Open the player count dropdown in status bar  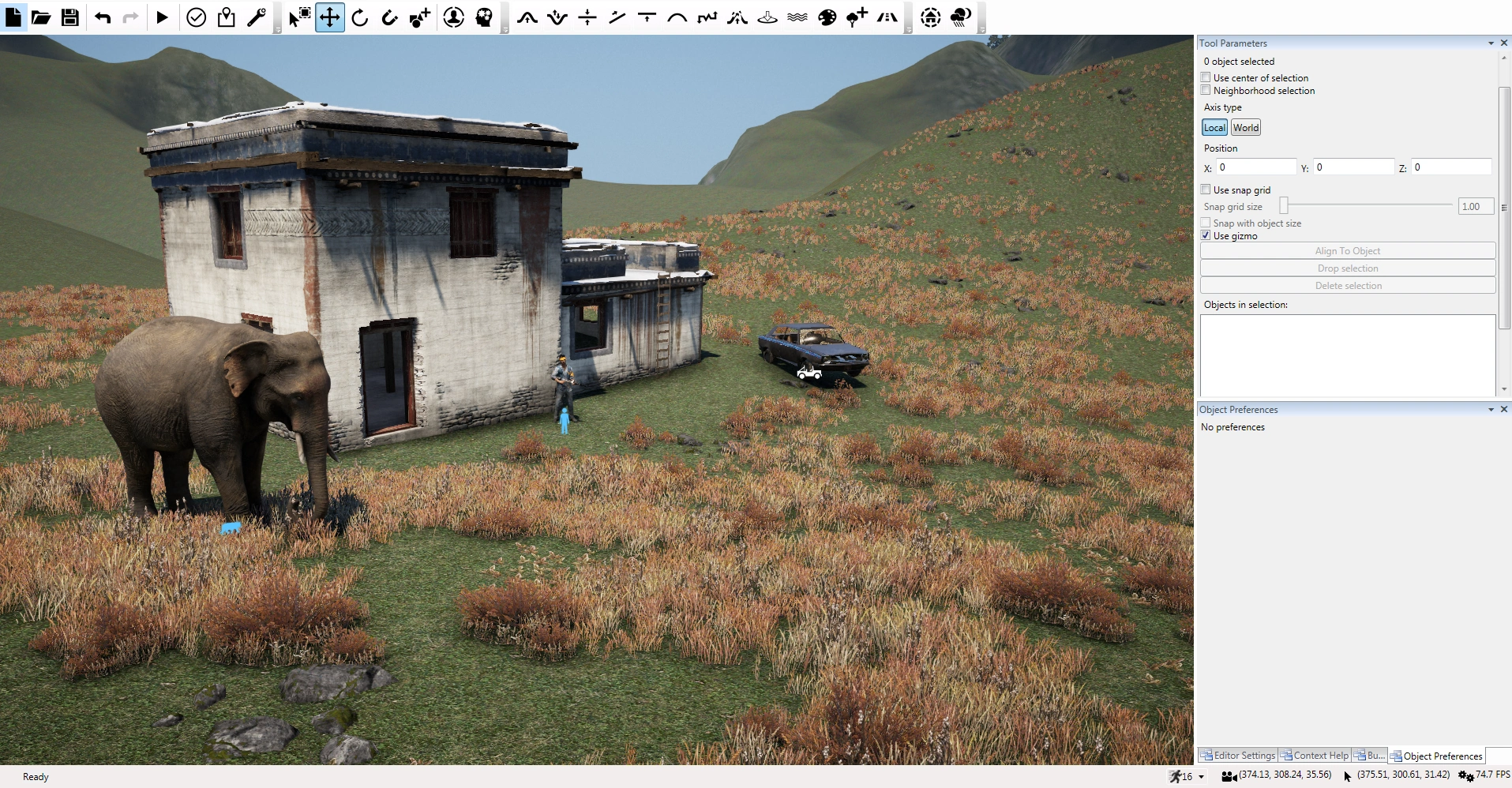click(1201, 776)
